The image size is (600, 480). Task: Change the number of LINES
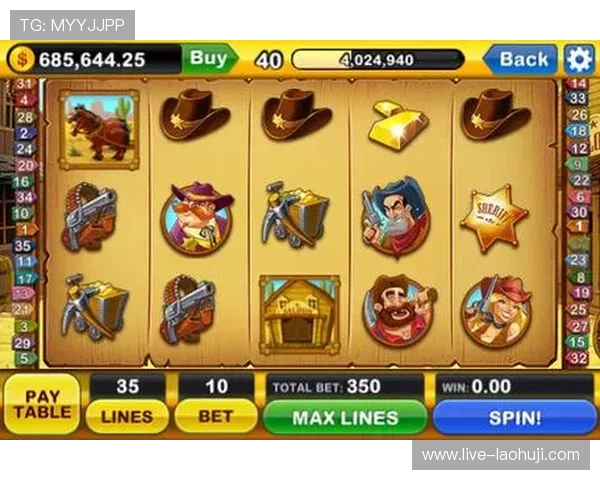click(127, 416)
